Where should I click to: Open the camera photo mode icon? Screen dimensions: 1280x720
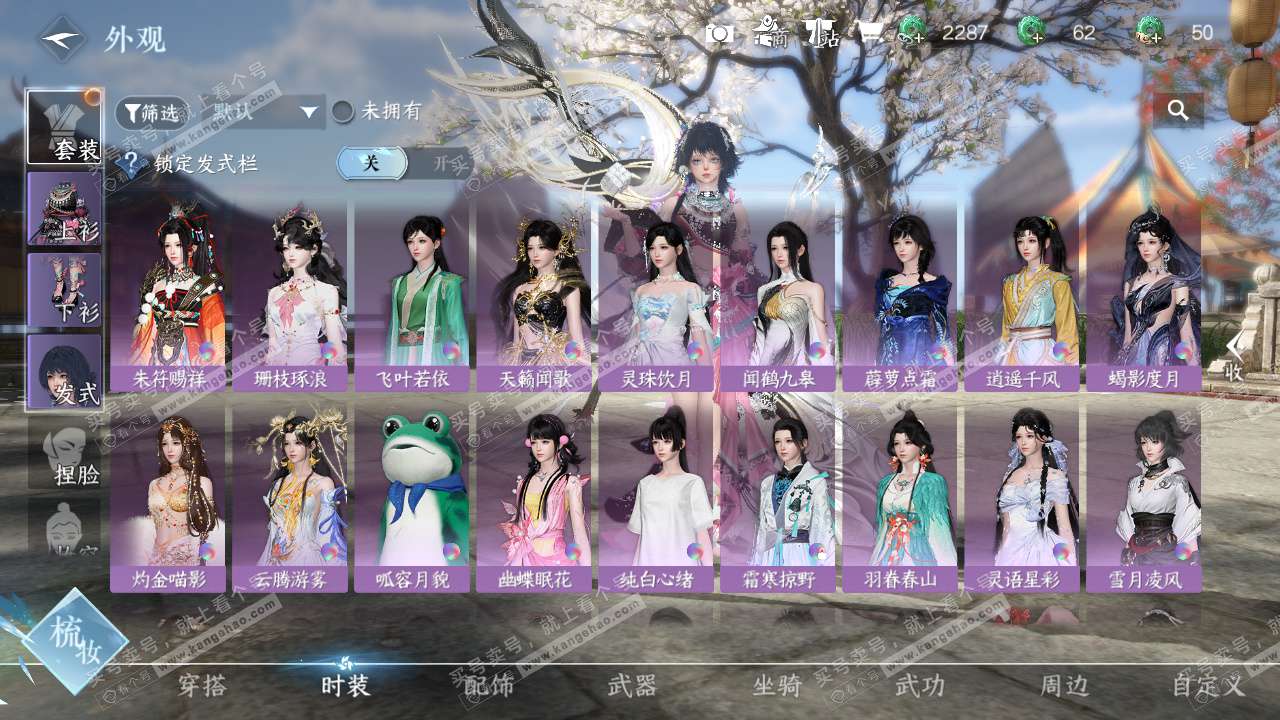(x=720, y=33)
